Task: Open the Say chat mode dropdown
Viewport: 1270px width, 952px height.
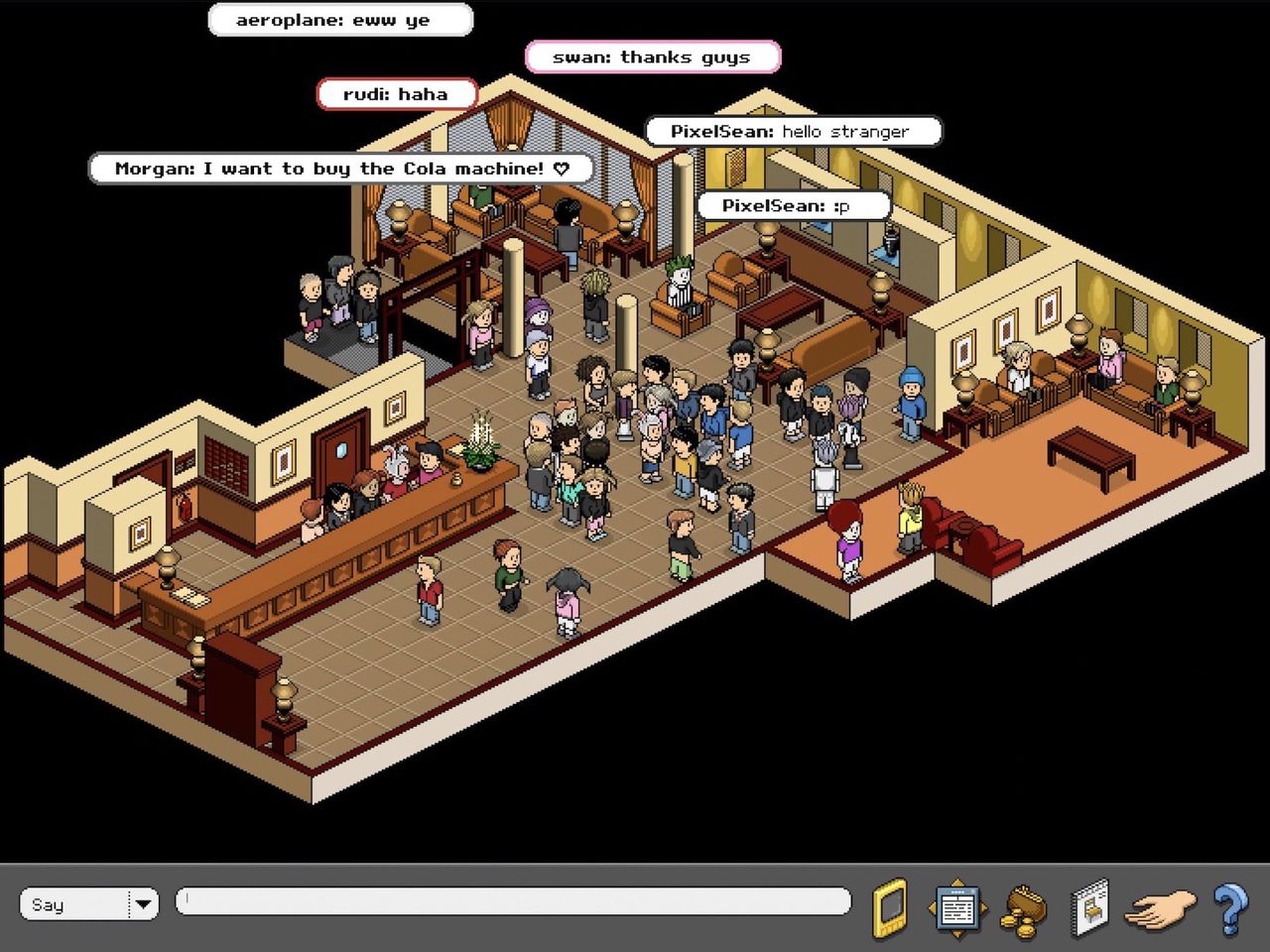Action: [x=143, y=903]
